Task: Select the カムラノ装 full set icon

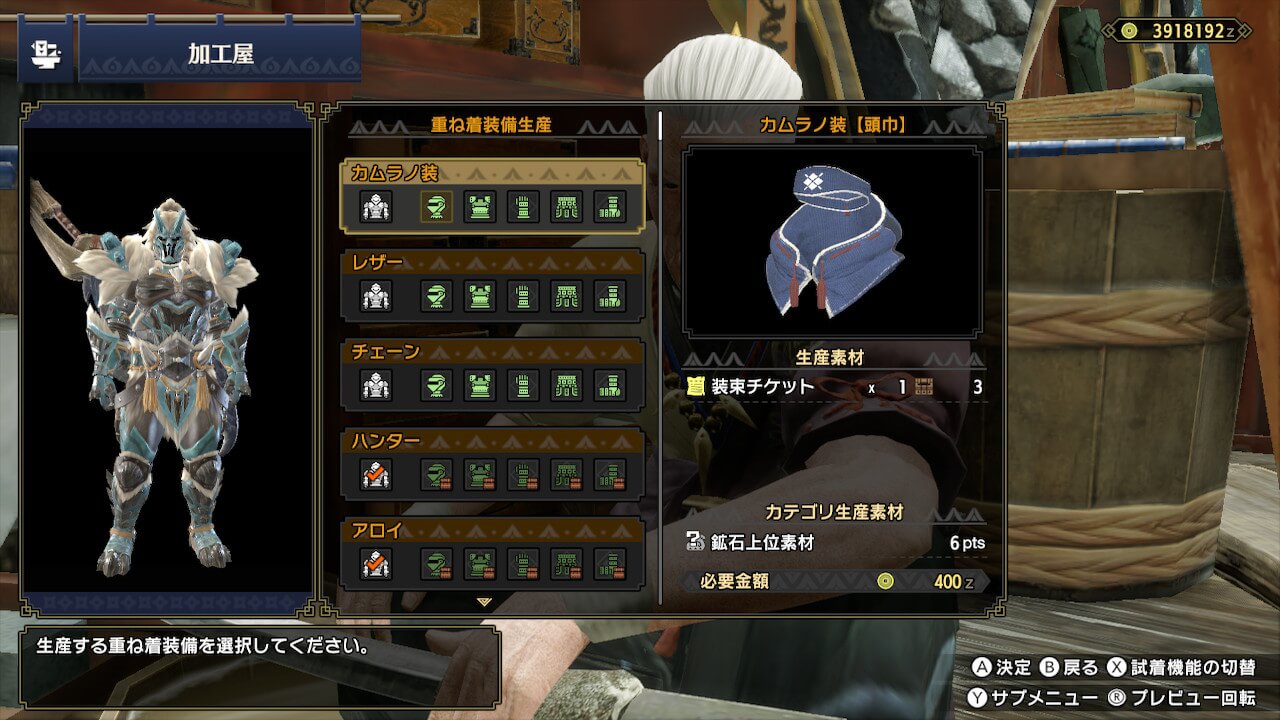Action: coord(376,207)
